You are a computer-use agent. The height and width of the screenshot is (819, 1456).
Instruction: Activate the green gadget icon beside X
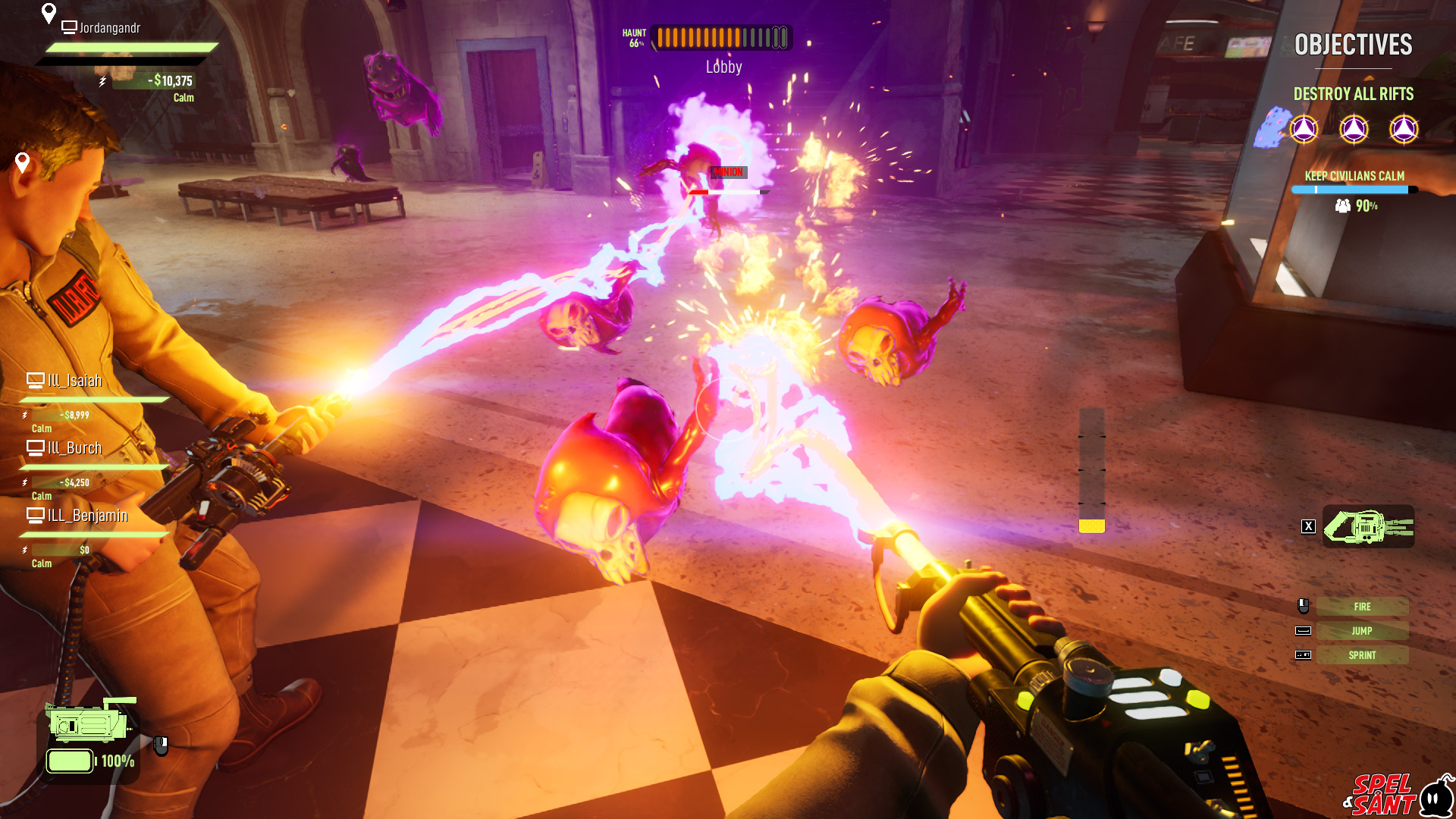[1368, 526]
